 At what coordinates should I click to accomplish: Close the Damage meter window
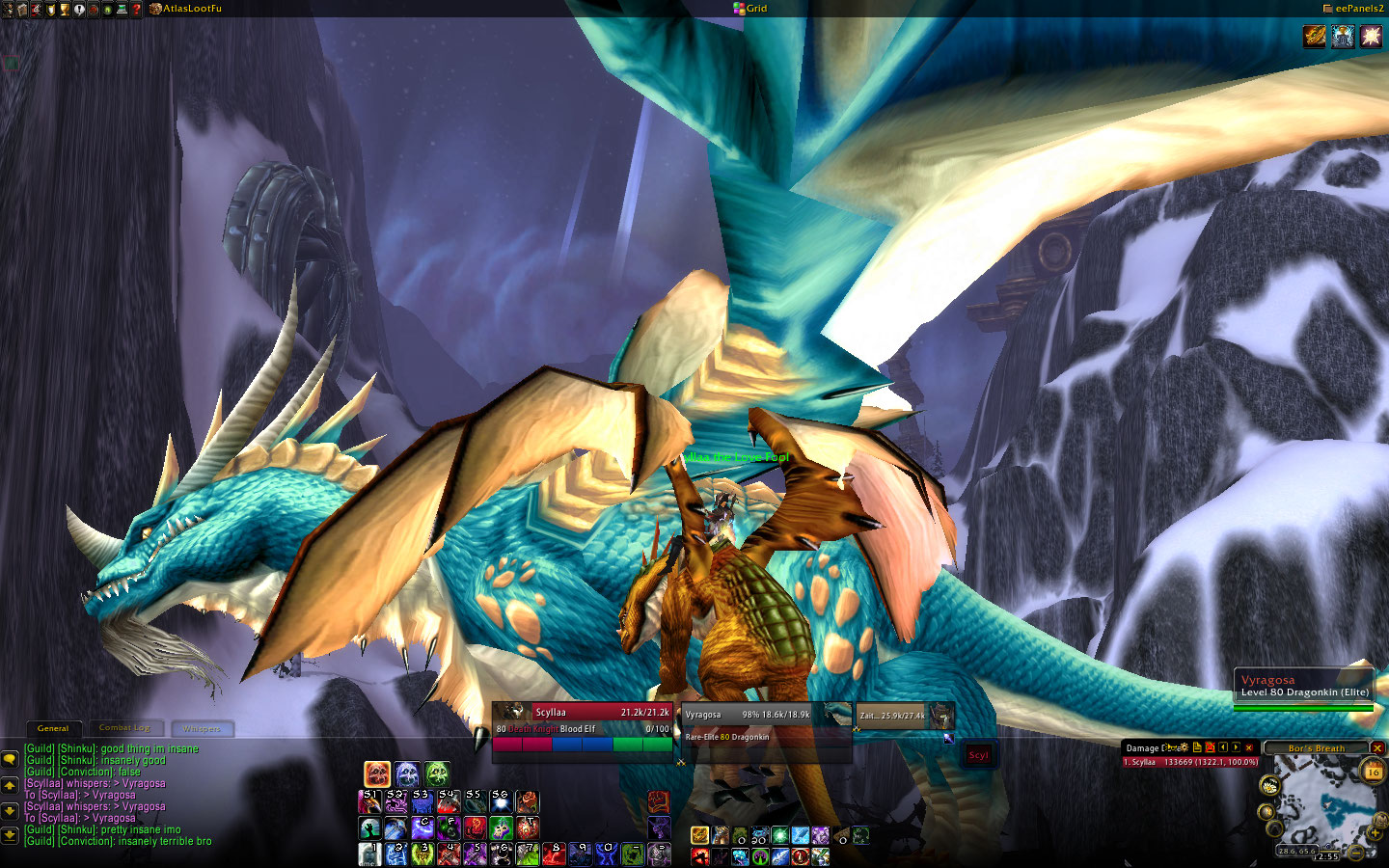point(1249,747)
